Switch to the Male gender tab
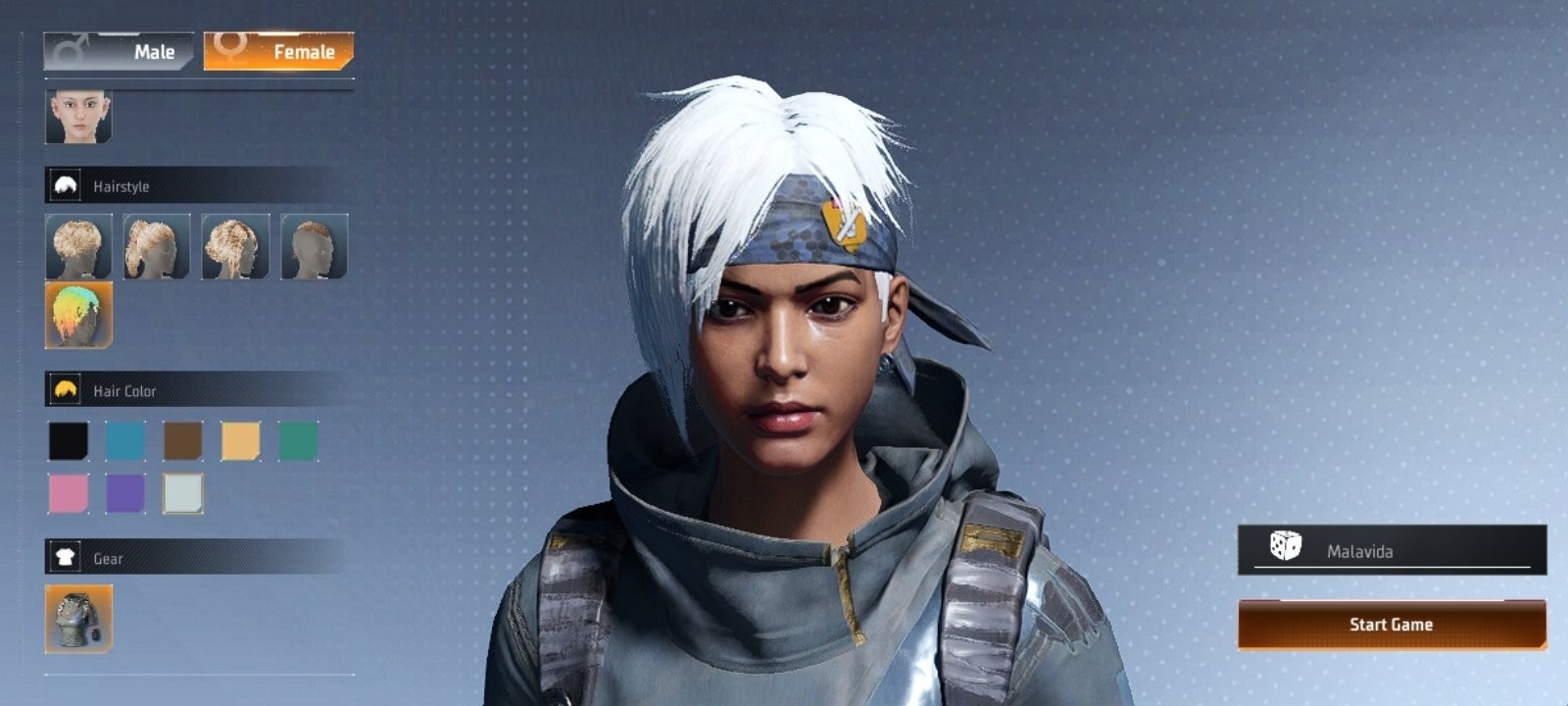The width and height of the screenshot is (1568, 706). coord(120,51)
